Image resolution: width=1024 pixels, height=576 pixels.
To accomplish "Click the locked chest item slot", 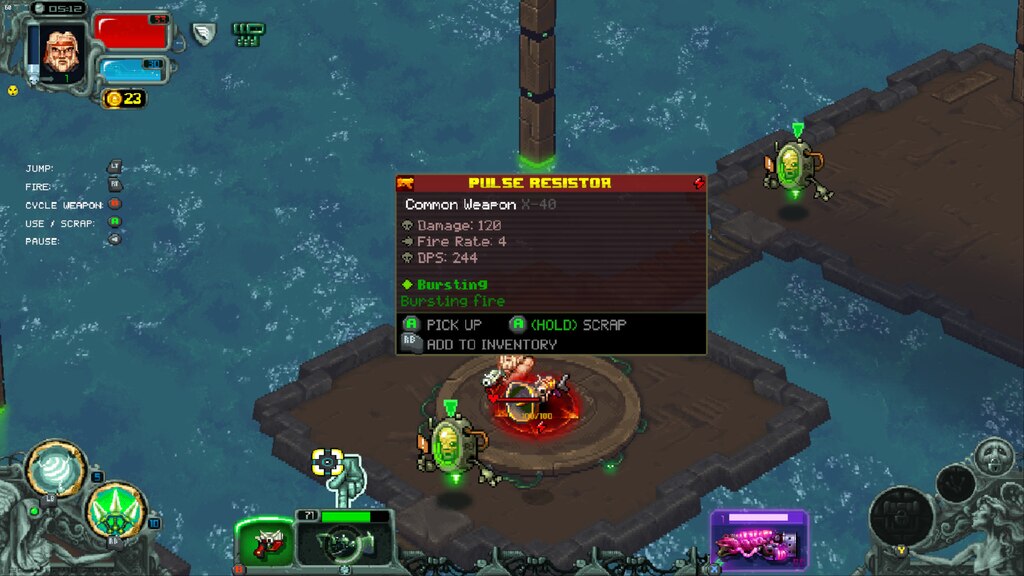I will click(x=901, y=516).
